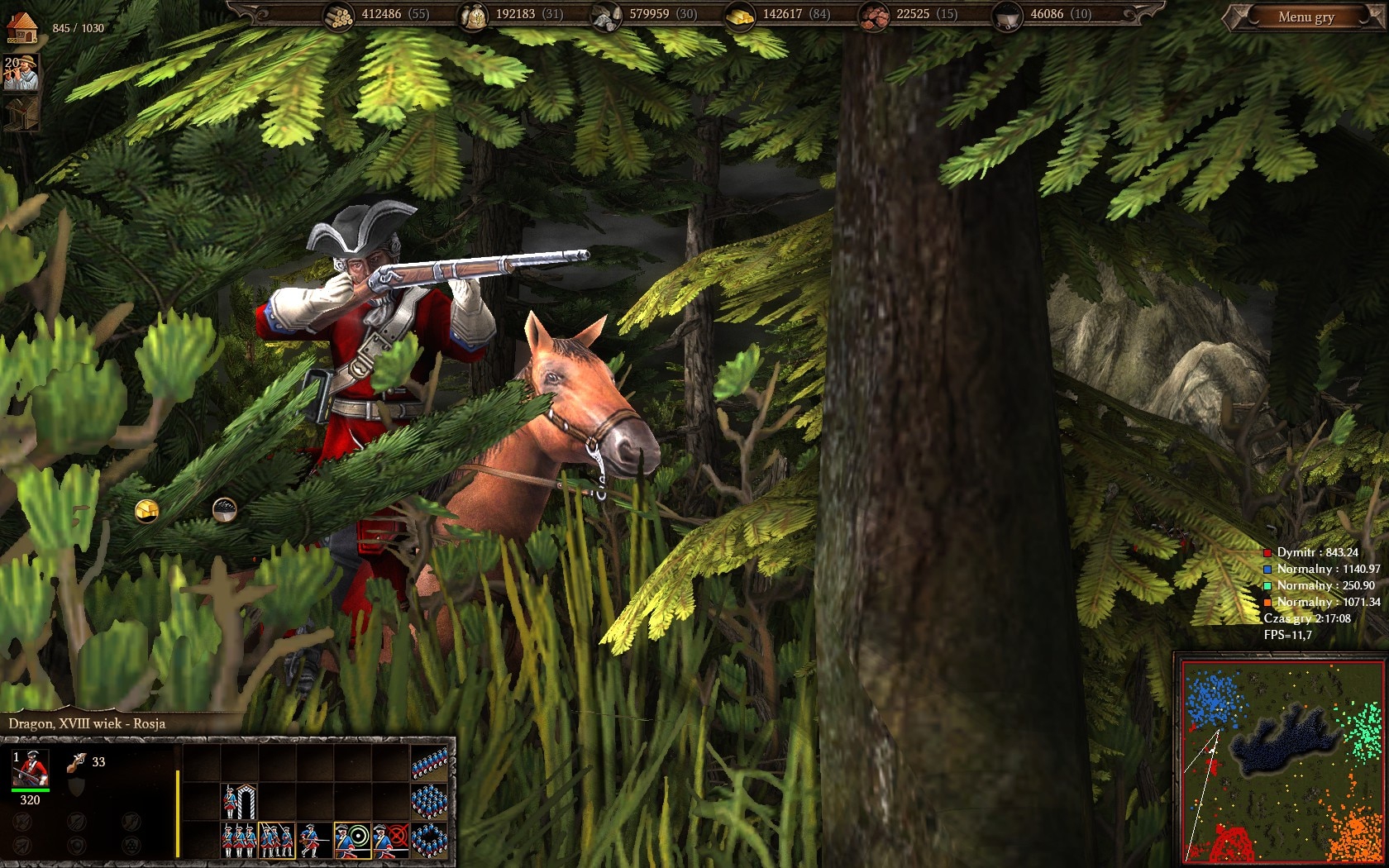Toggle the soldiers with shouldered muskets command
This screenshot has width=1389, height=868.
tap(276, 841)
